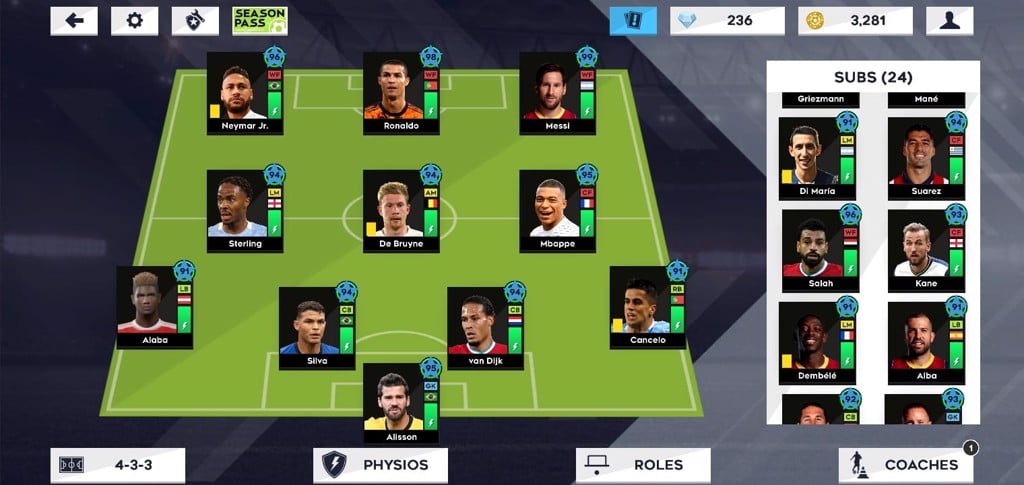Screen dimensions: 1024x485
Task: Tap the diamond currency counter
Action: click(727, 21)
